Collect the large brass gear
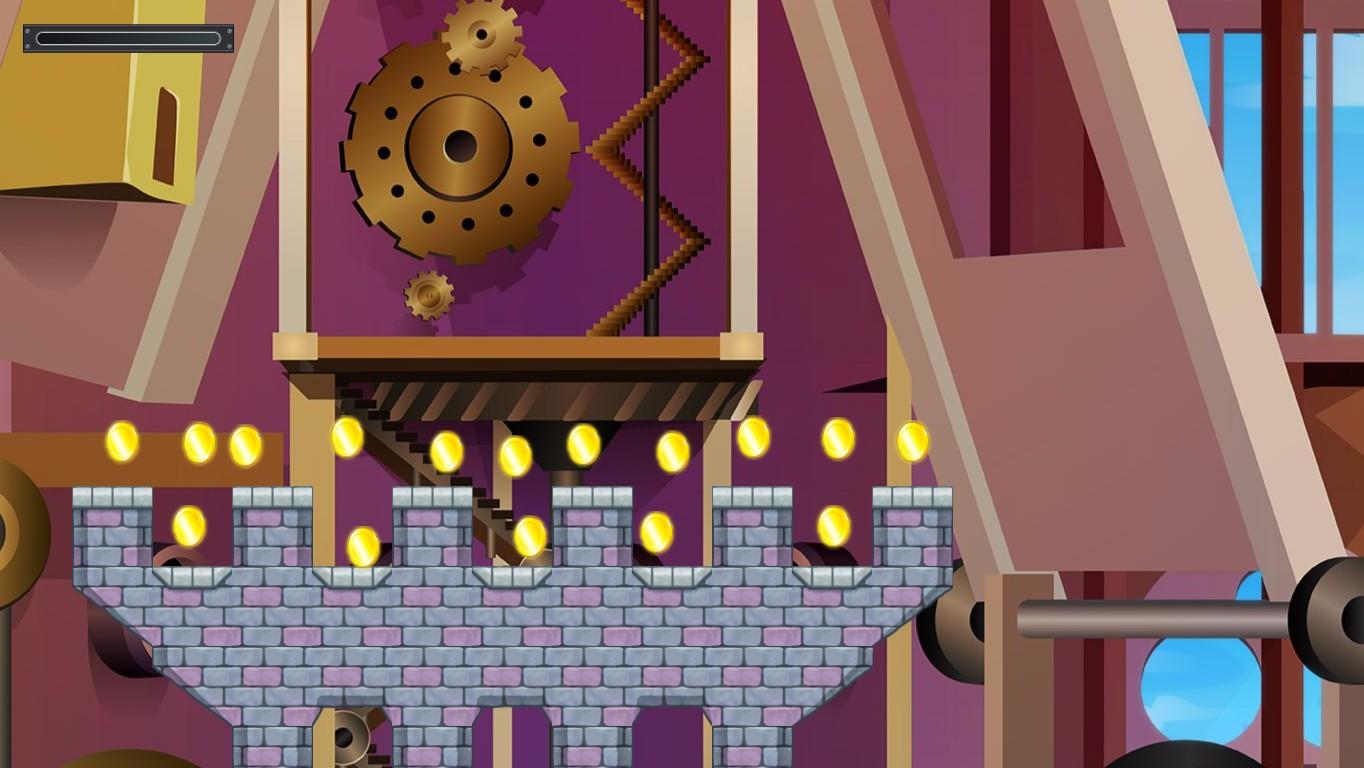The height and width of the screenshot is (768, 1364). pyautogui.click(x=460, y=150)
